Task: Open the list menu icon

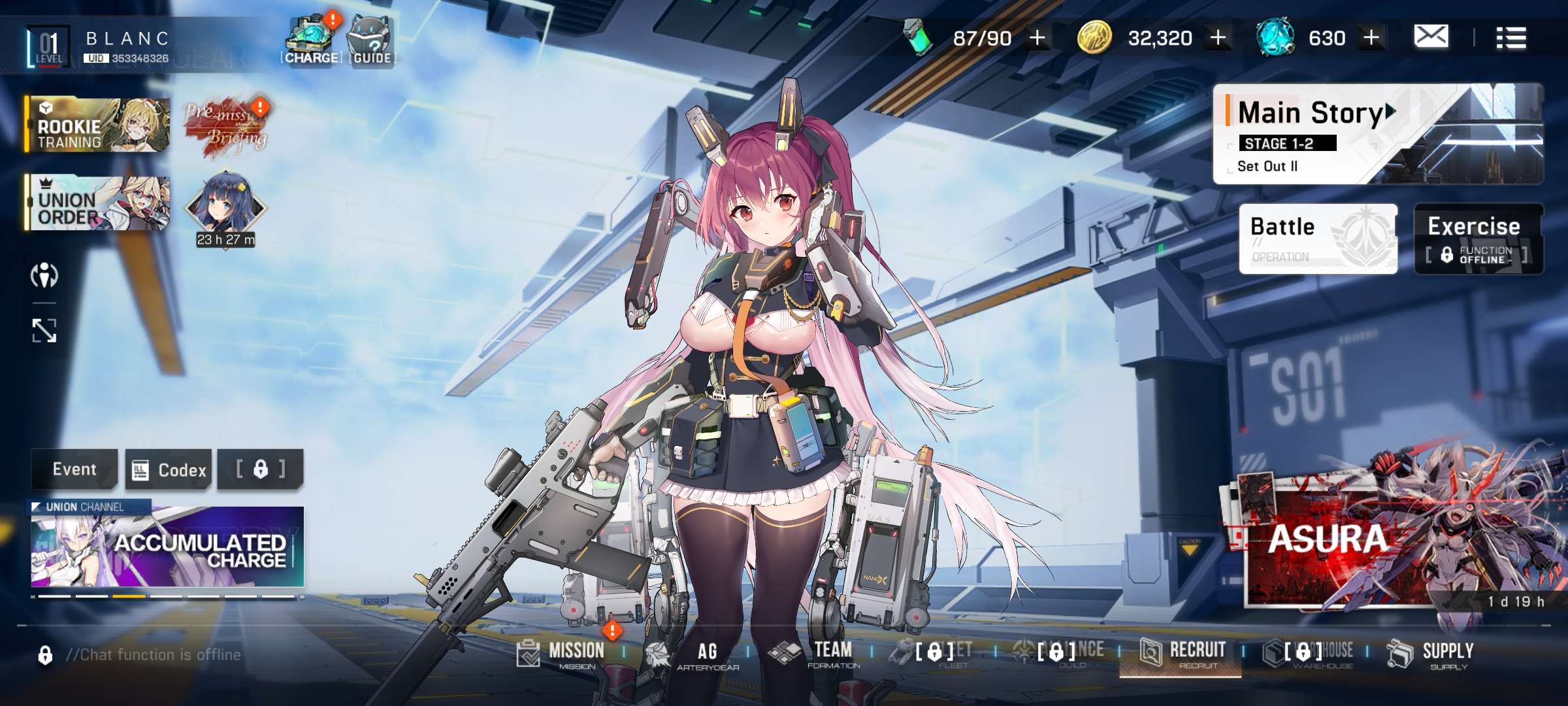Action: [1511, 38]
